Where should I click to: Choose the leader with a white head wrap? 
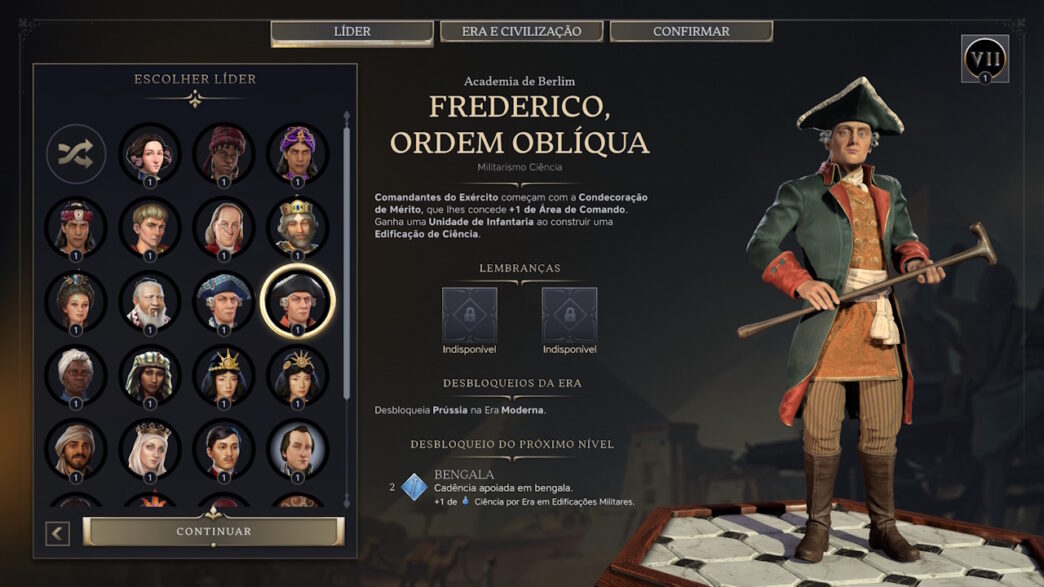pyautogui.click(x=76, y=375)
